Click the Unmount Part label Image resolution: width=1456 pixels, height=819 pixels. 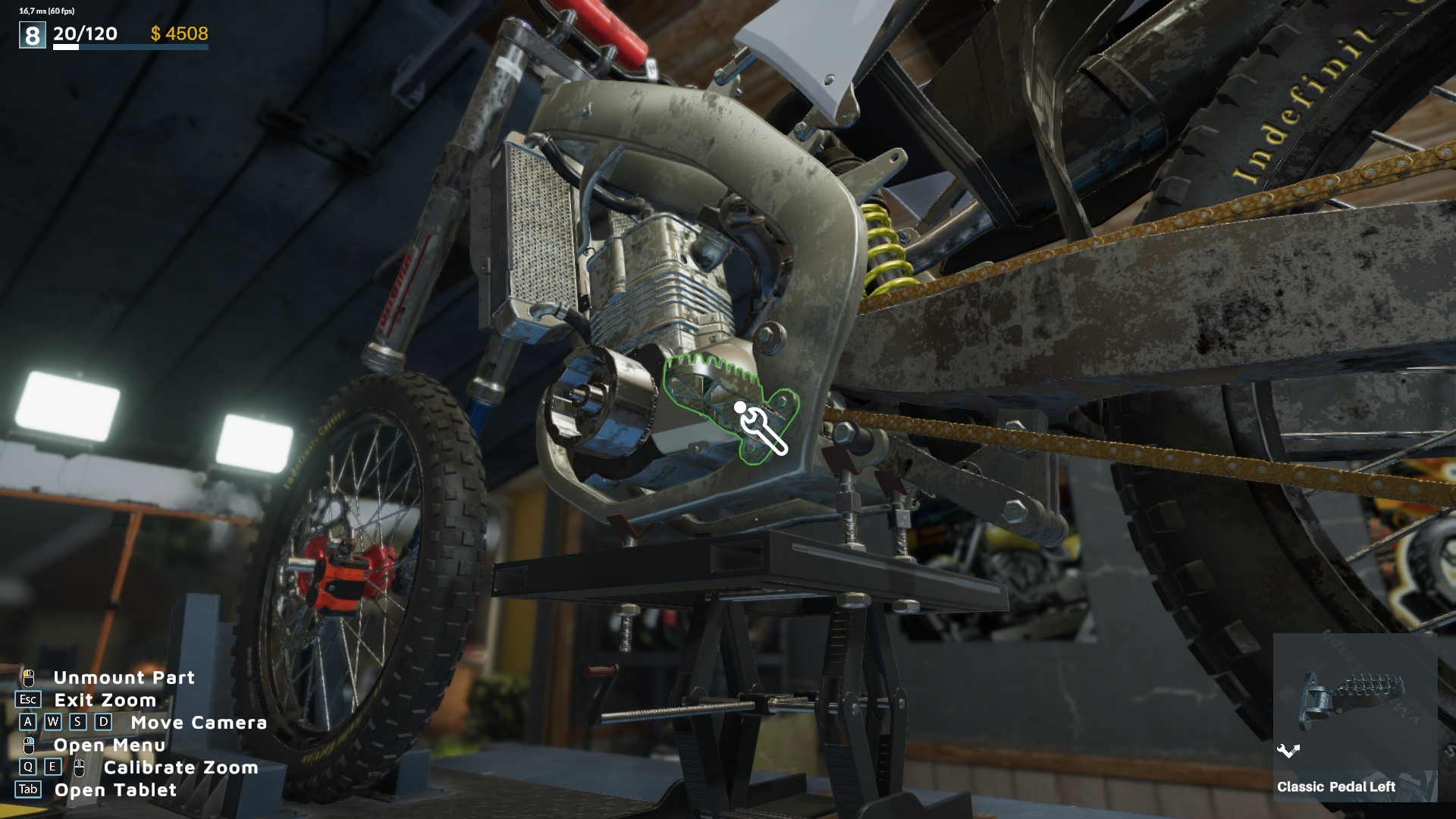coord(124,678)
